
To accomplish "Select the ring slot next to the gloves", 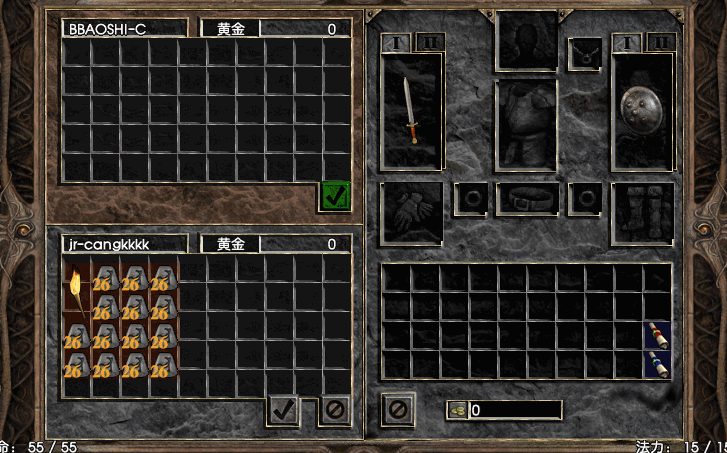I will (x=470, y=198).
